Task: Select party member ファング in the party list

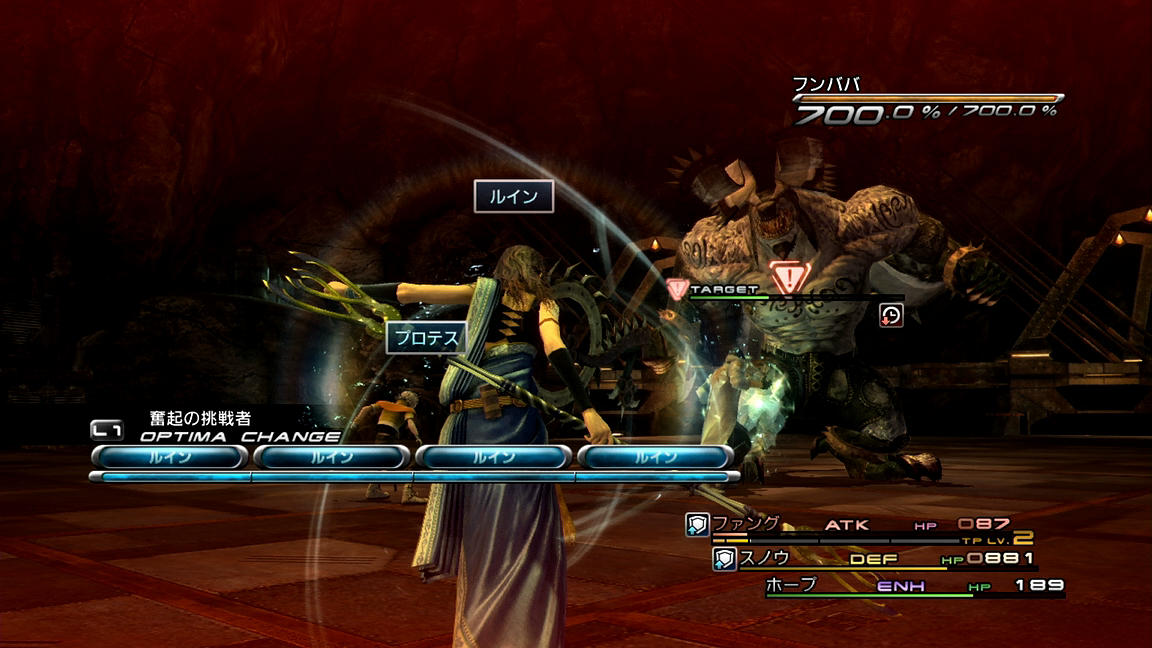Action: tap(745, 524)
